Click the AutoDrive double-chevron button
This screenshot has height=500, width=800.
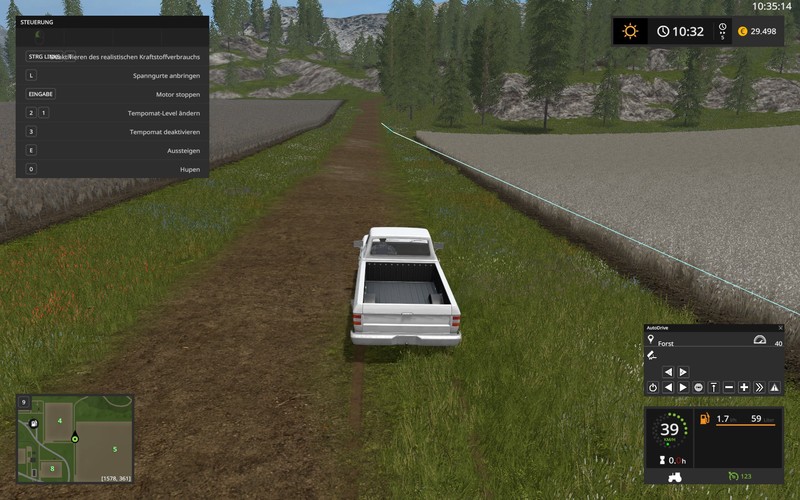point(759,387)
